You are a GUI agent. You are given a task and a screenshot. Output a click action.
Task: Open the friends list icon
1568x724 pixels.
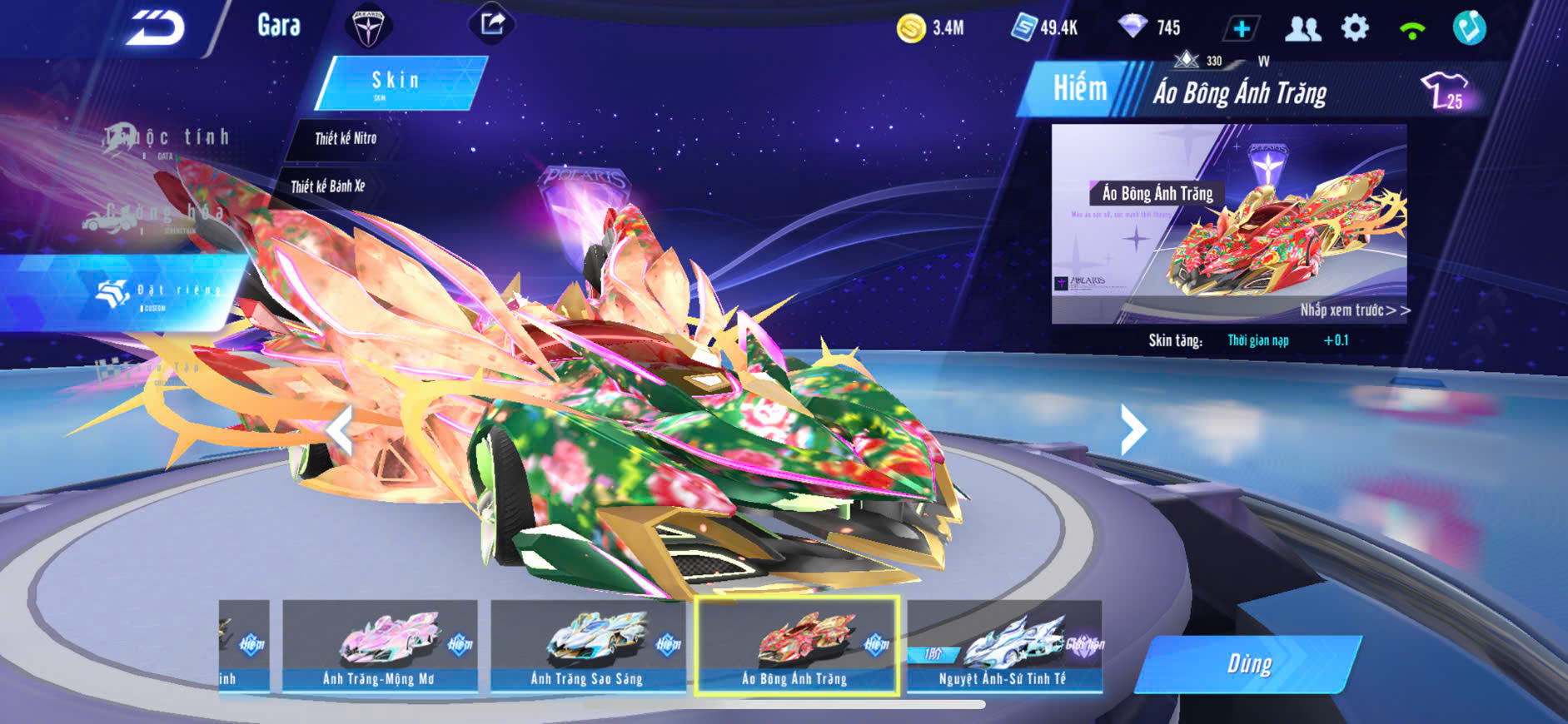click(x=1302, y=29)
